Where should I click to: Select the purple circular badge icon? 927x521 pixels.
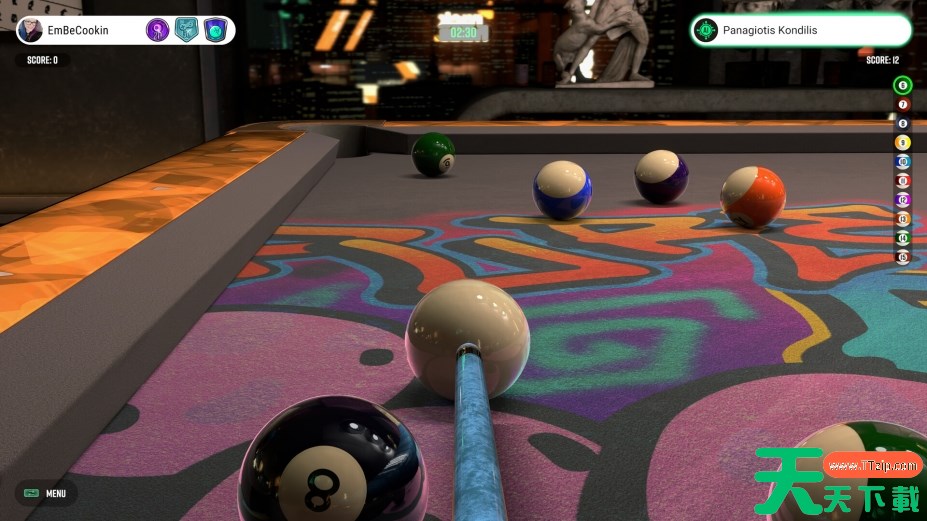(x=158, y=30)
